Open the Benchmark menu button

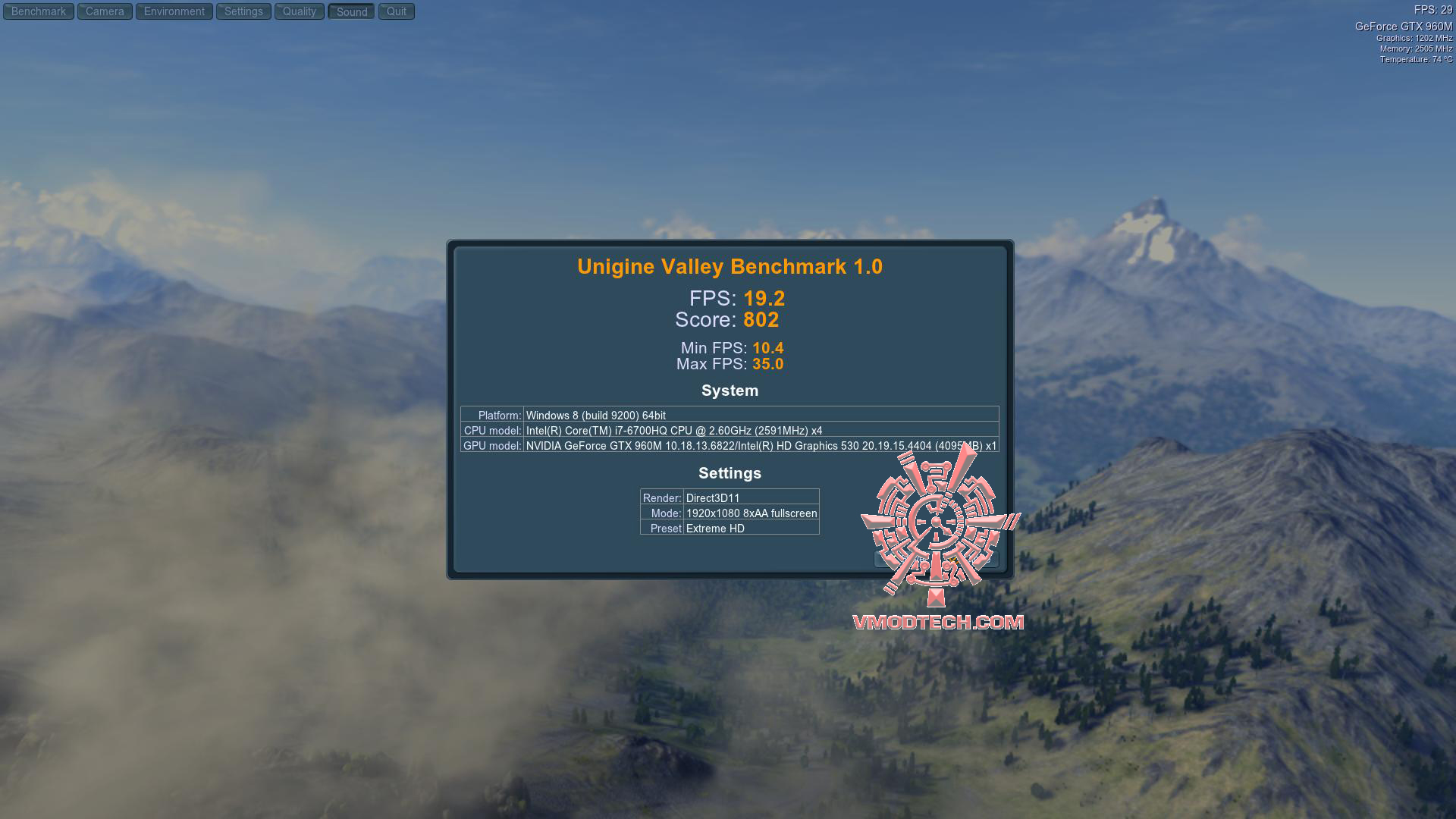click(39, 11)
